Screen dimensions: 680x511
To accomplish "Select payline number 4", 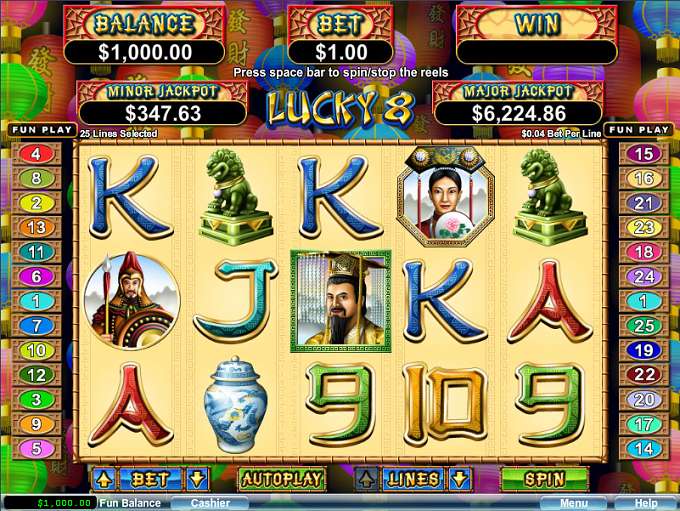I will [x=37, y=154].
